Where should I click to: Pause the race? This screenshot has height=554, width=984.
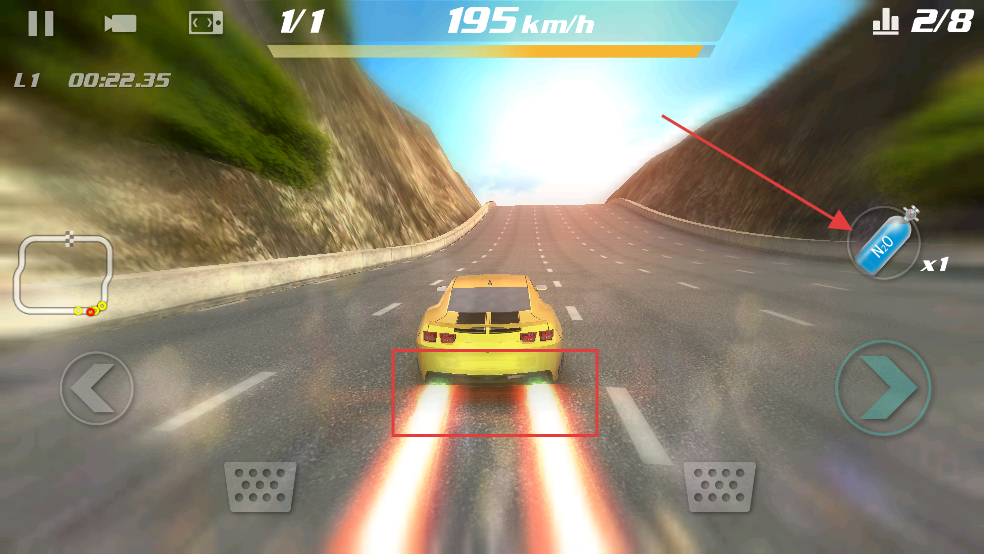tap(41, 23)
